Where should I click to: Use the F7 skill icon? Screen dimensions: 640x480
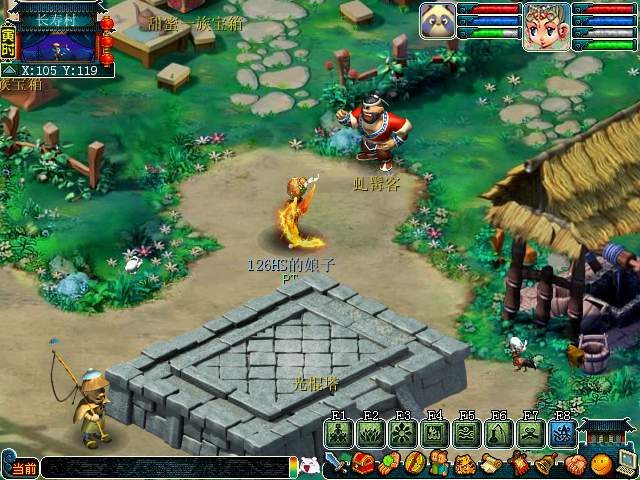coord(531,433)
